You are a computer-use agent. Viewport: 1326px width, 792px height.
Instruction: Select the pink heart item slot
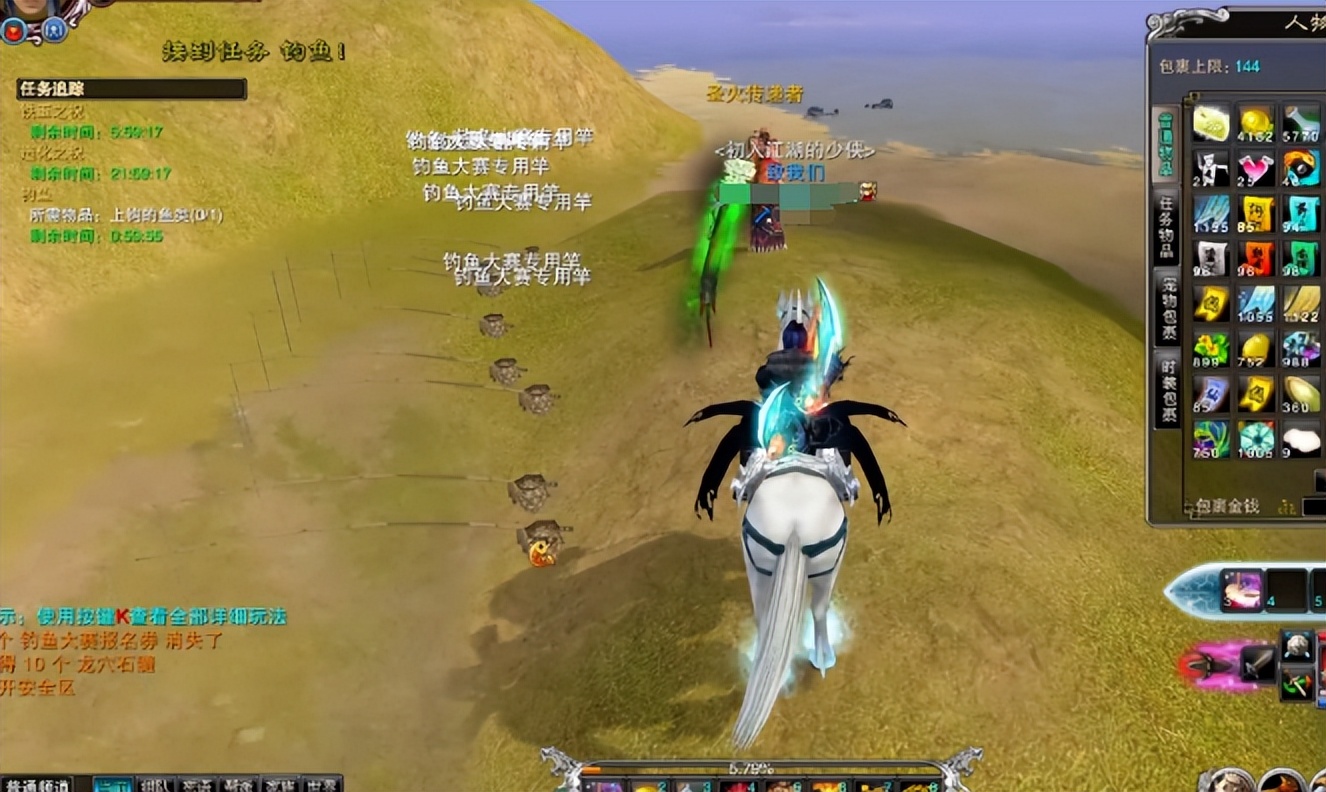pos(1256,167)
